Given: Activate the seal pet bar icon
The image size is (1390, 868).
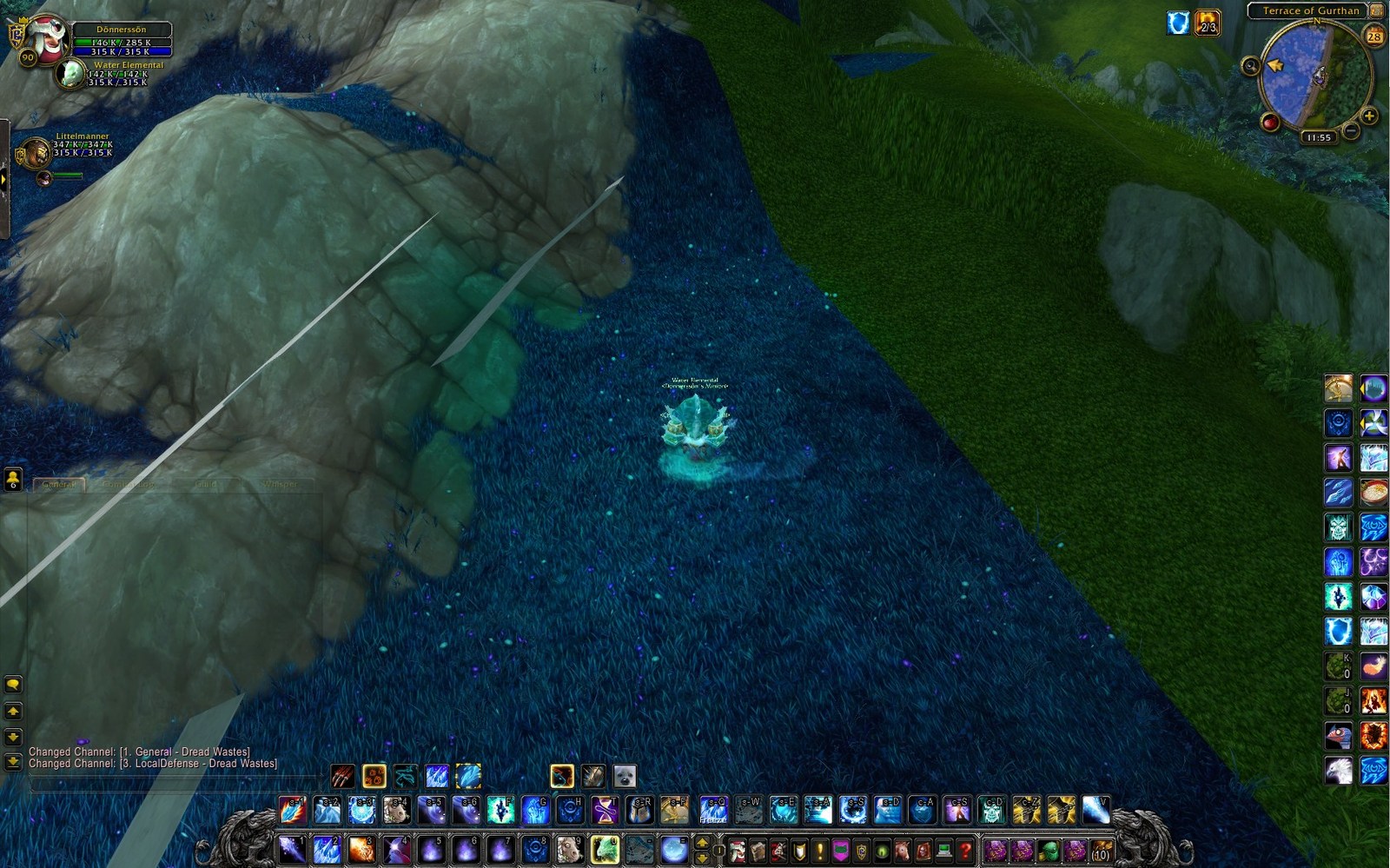Looking at the screenshot, I should point(625,776).
